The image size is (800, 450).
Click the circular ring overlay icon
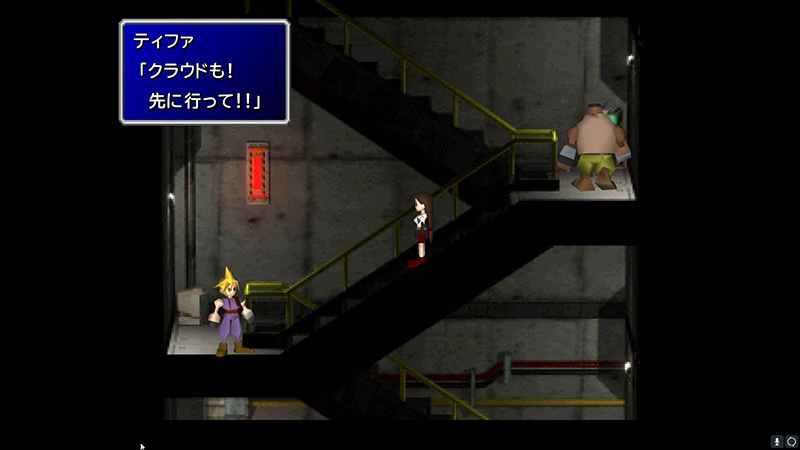pyautogui.click(x=791, y=441)
